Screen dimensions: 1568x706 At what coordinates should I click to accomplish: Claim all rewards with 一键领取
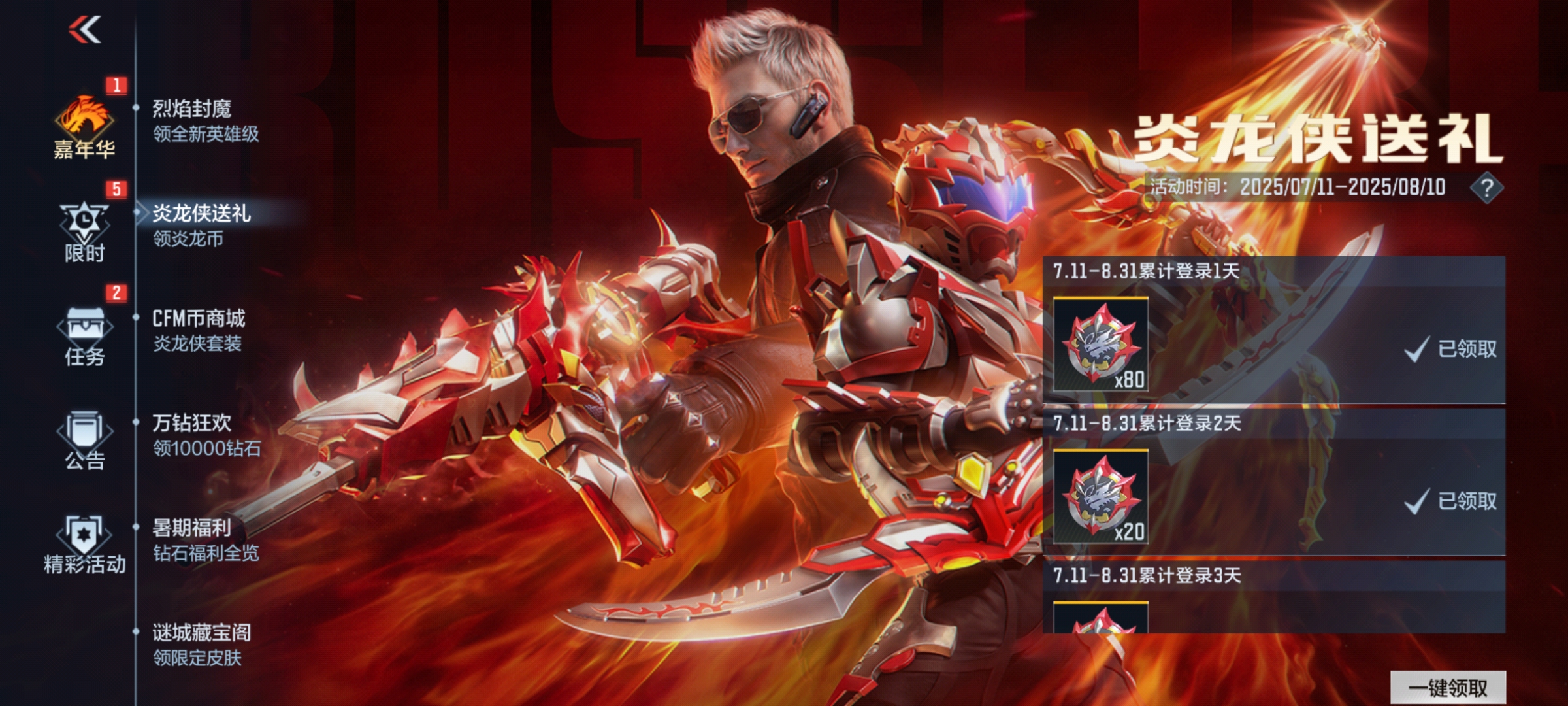click(1448, 688)
